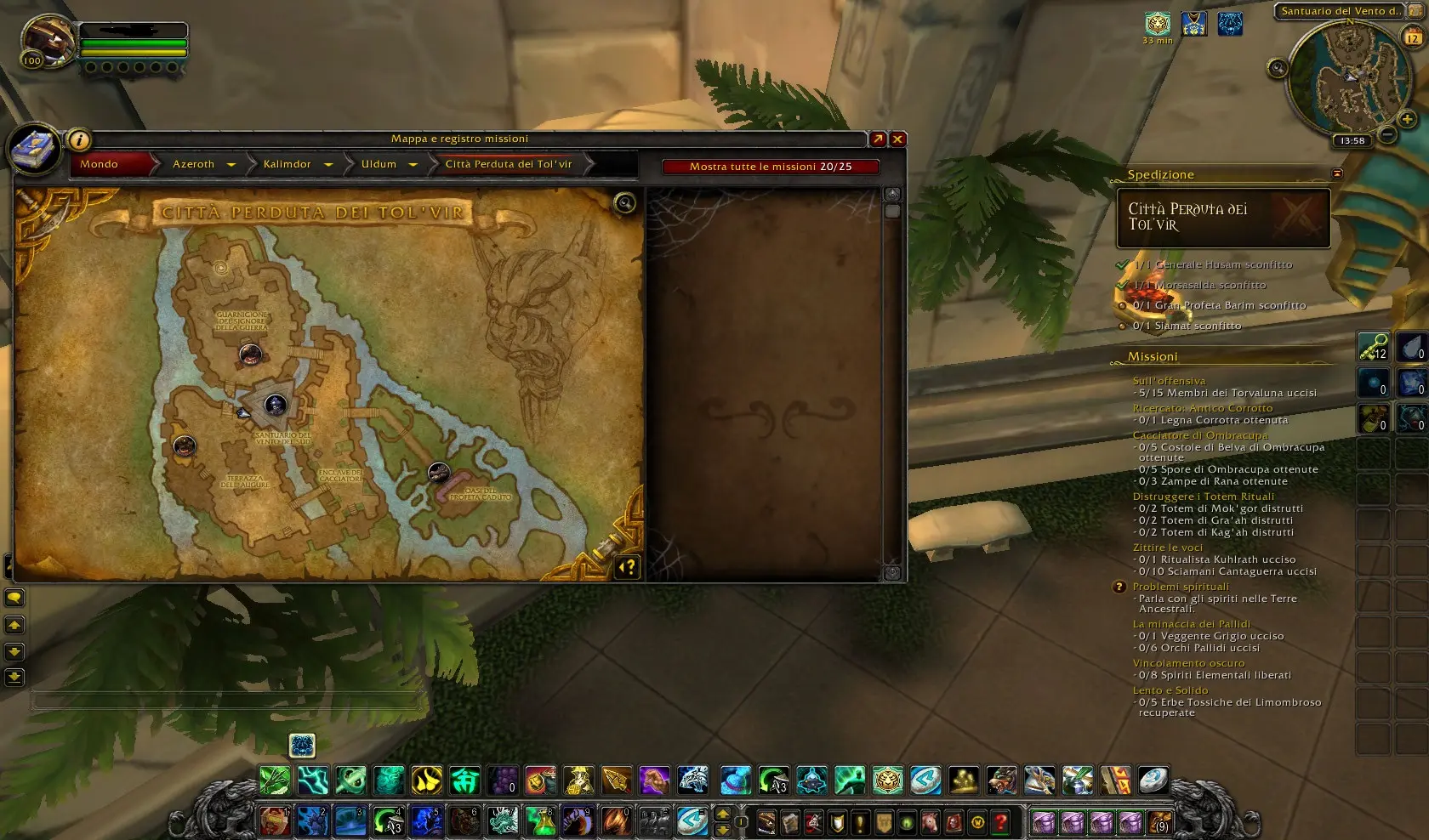
Task: Click the map's magnifying glass button
Action: pyautogui.click(x=625, y=202)
